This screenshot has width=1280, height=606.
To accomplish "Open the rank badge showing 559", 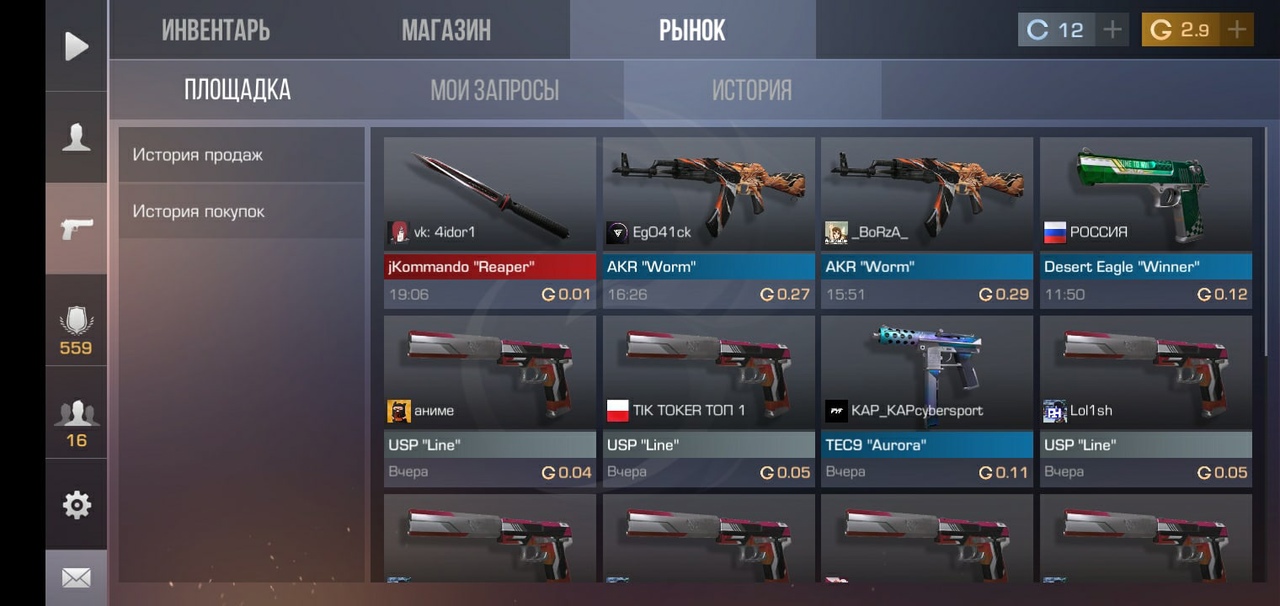I will tap(76, 332).
